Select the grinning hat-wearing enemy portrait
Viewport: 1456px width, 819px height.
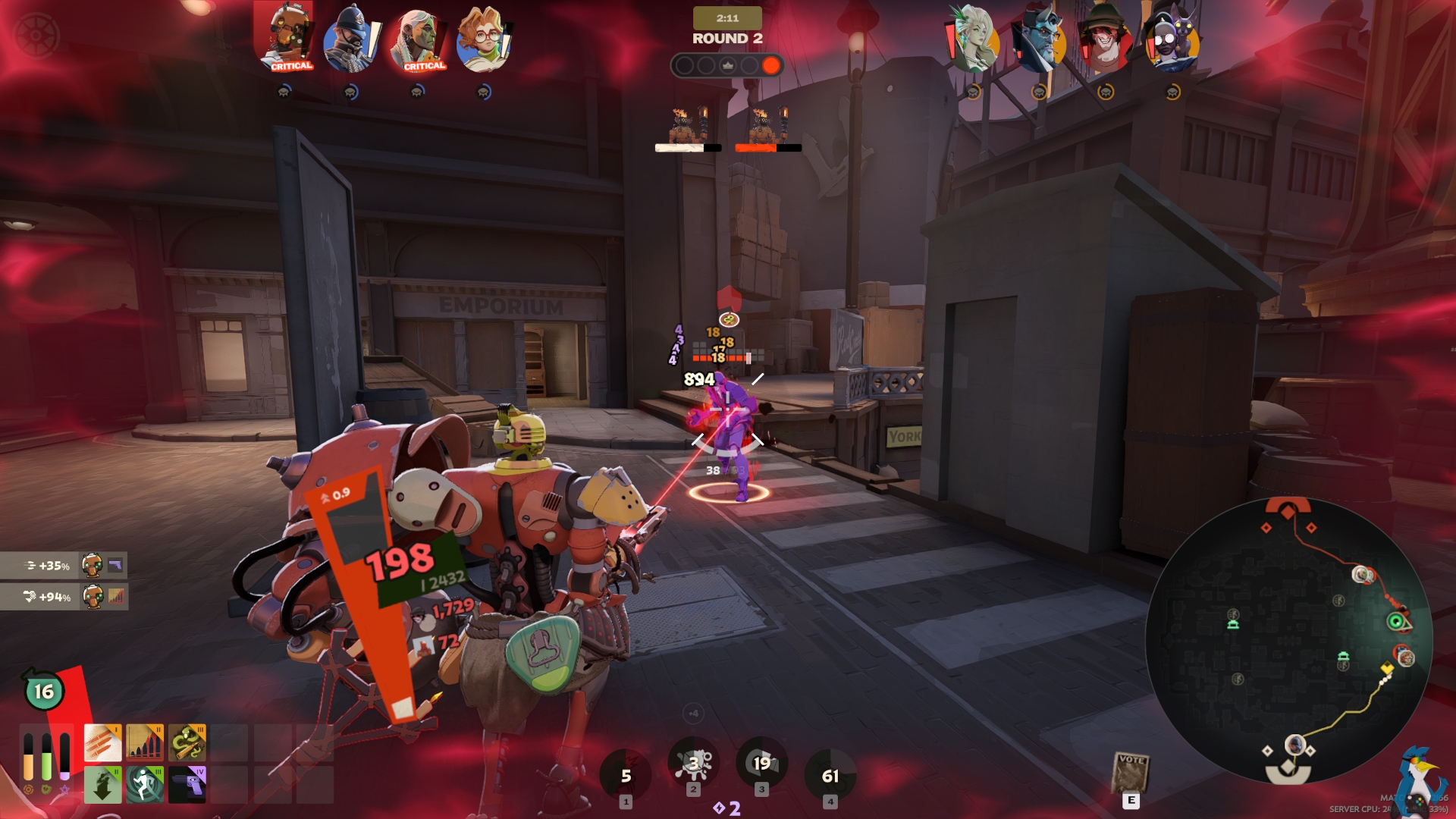tap(1106, 39)
